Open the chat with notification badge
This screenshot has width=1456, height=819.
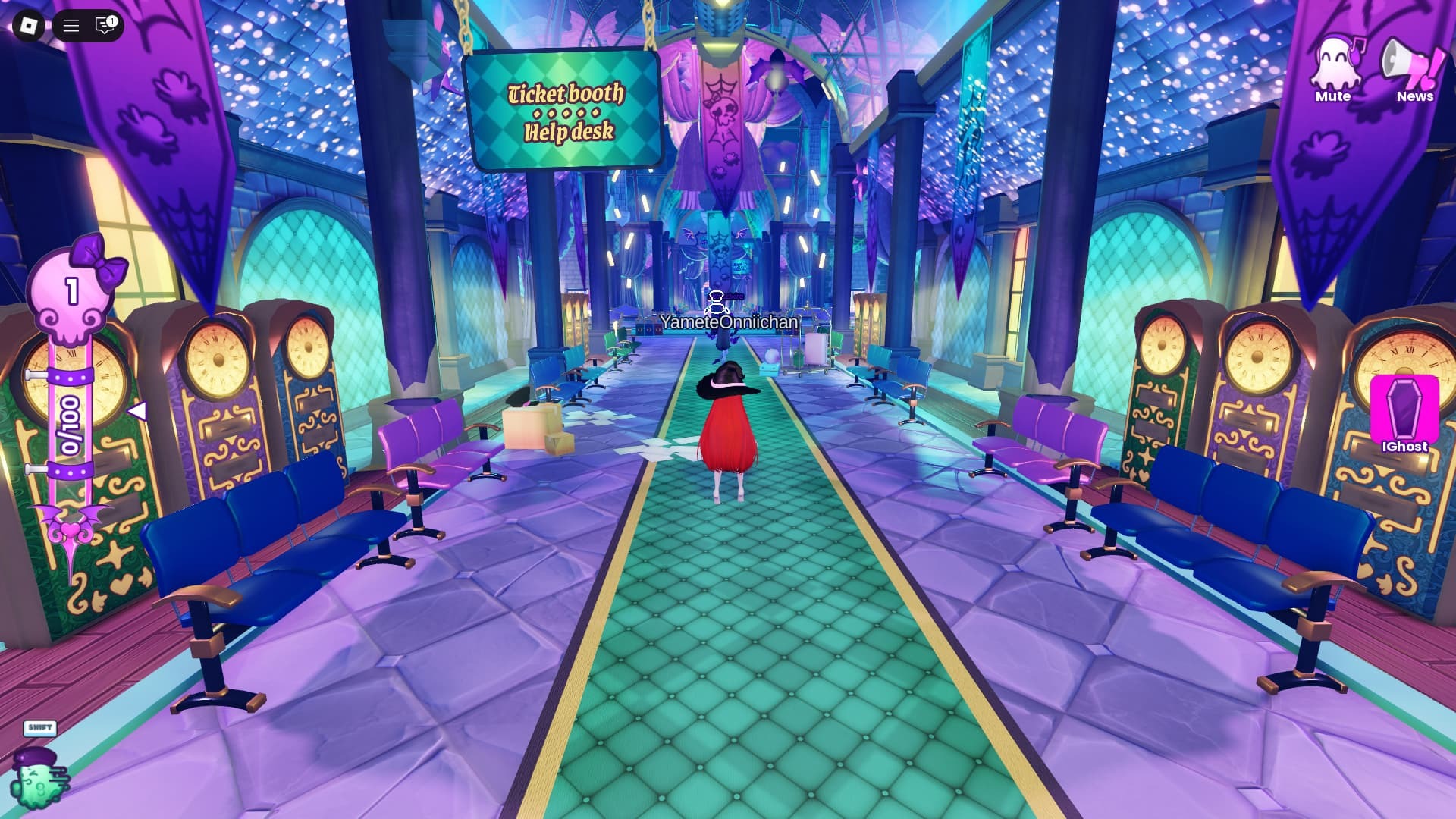tap(105, 26)
